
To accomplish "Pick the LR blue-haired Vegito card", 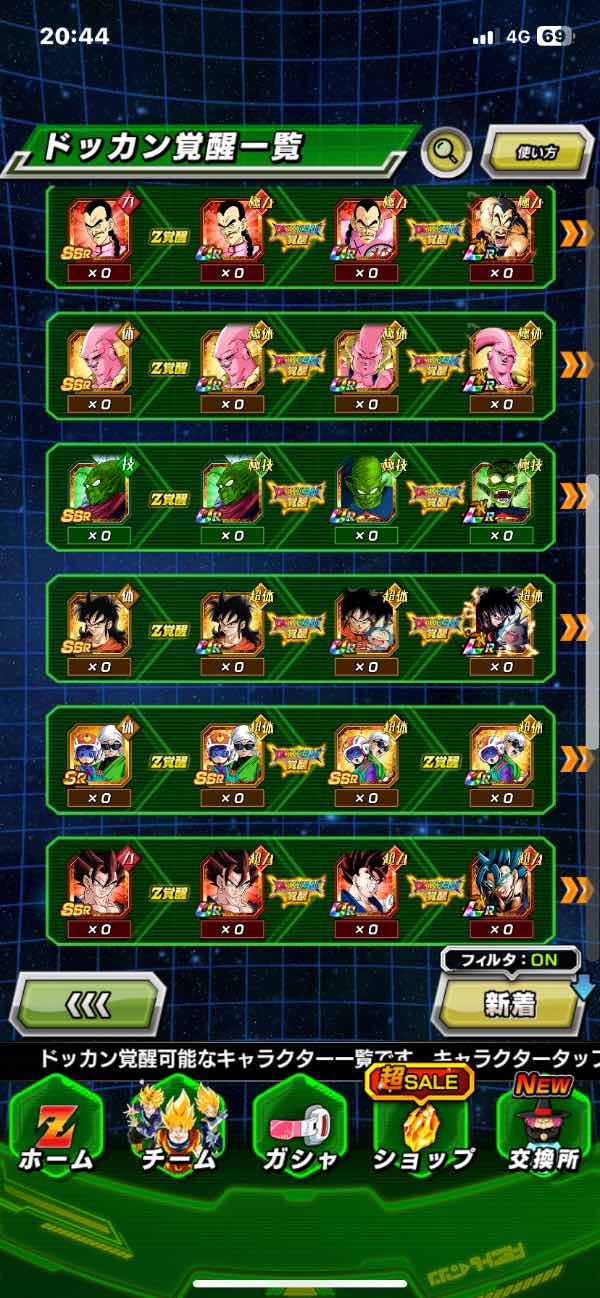I will 502,883.
